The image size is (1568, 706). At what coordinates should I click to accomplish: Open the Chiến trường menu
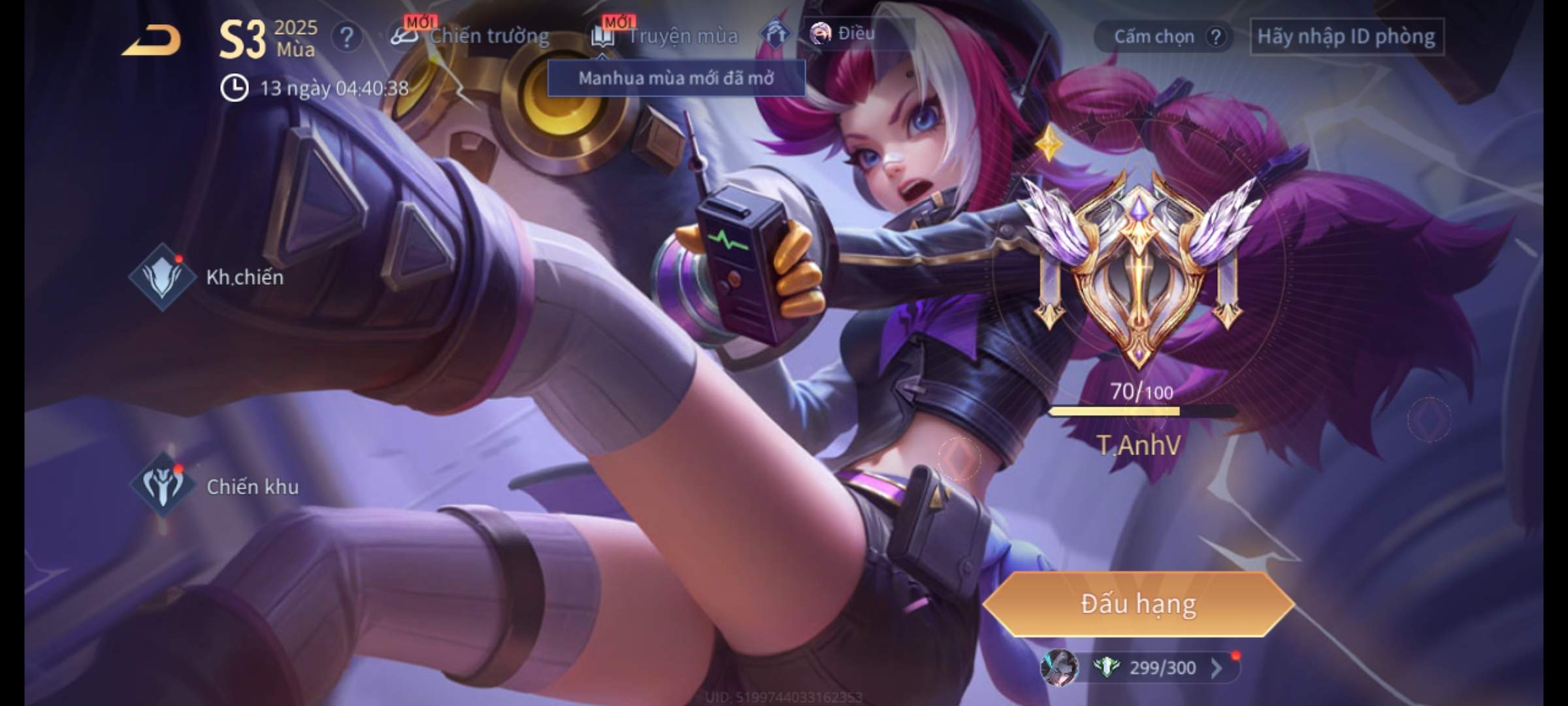(470, 36)
